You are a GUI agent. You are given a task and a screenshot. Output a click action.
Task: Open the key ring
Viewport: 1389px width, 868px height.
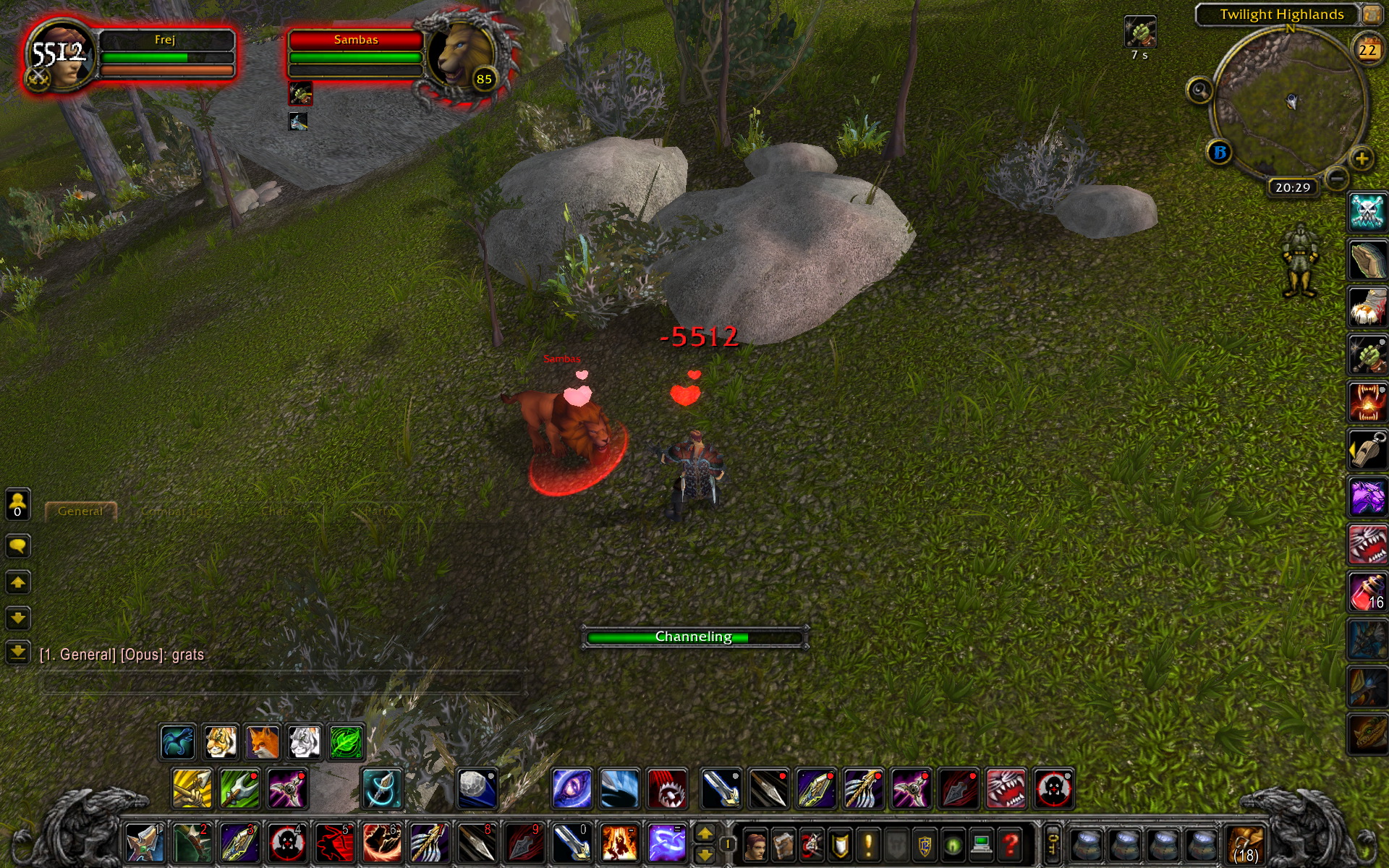pos(1053,843)
